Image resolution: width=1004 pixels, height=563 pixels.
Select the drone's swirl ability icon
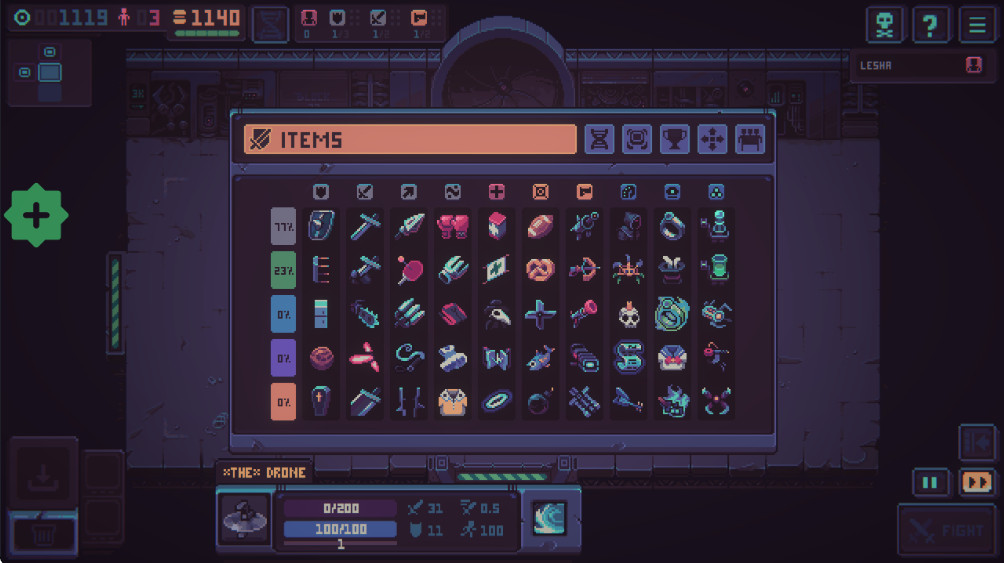[549, 517]
